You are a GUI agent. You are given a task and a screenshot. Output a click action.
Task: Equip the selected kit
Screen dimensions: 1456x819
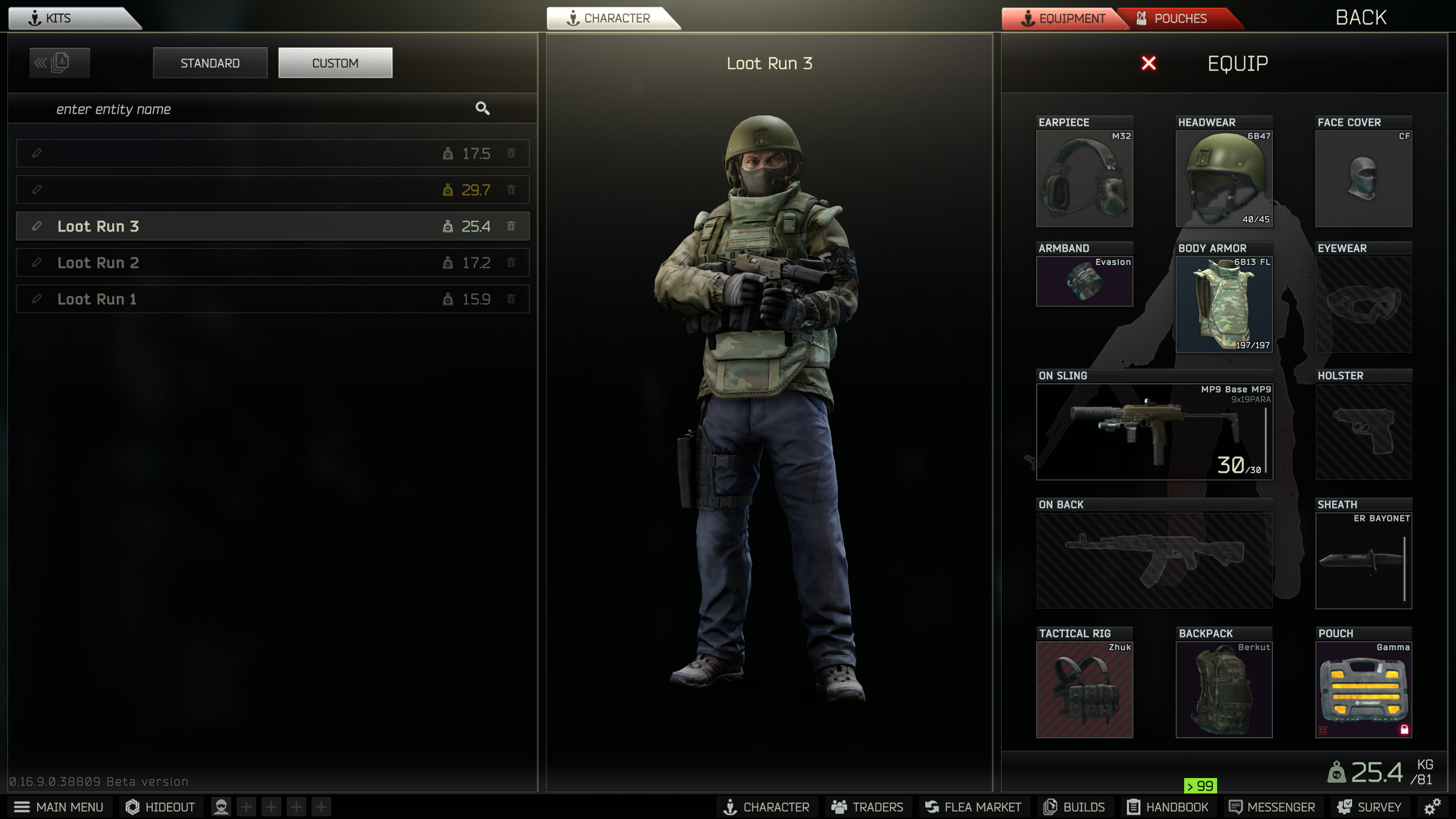pyautogui.click(x=1238, y=63)
